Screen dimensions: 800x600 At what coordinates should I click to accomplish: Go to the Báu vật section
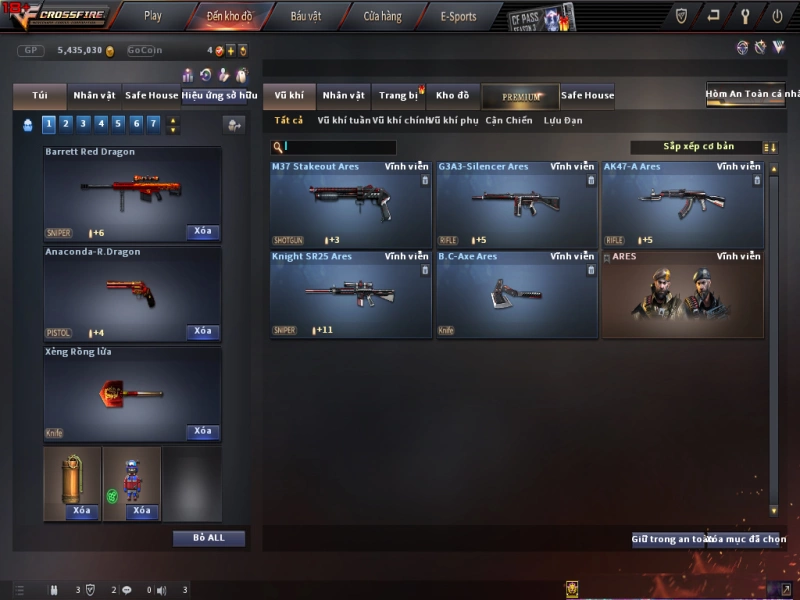(x=306, y=16)
